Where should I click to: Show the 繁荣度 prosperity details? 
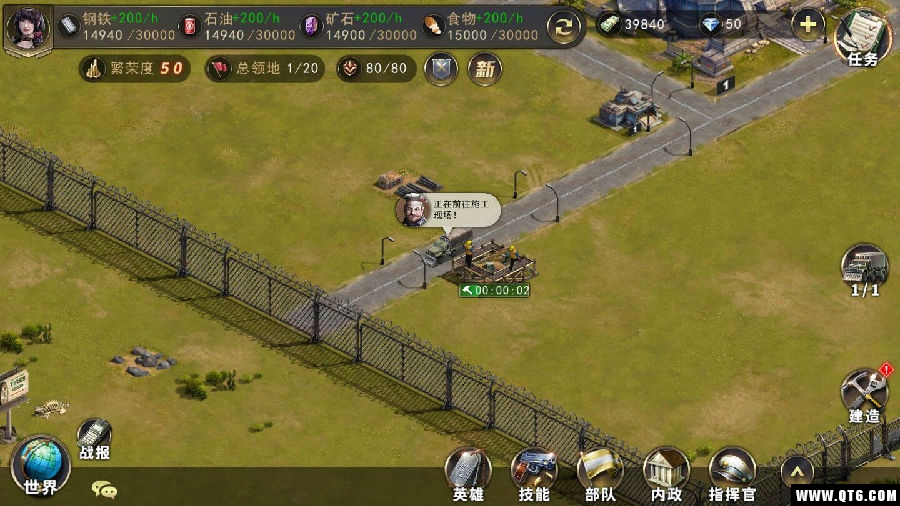click(135, 69)
